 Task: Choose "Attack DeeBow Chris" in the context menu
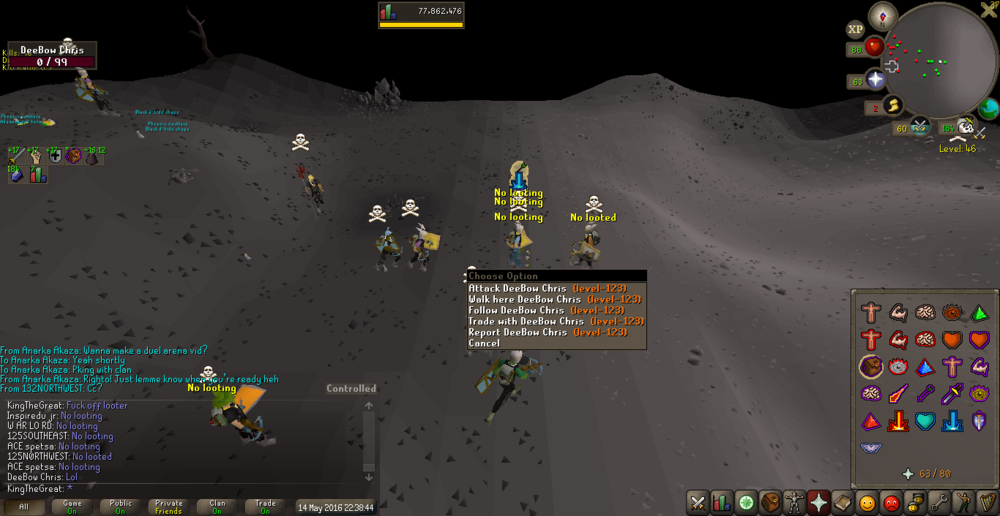[547, 288]
